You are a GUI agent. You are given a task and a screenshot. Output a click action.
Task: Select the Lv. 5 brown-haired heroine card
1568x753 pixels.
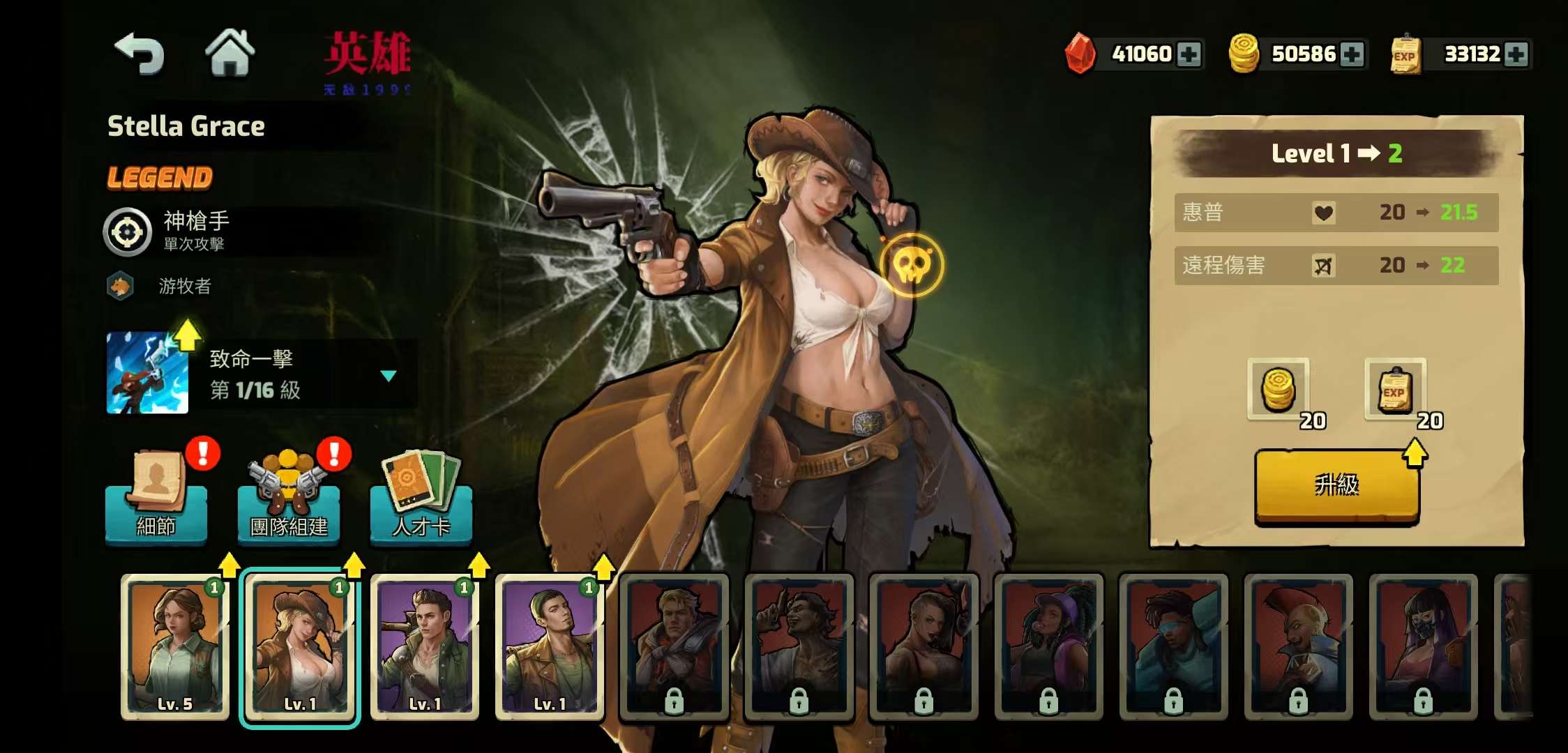point(175,646)
